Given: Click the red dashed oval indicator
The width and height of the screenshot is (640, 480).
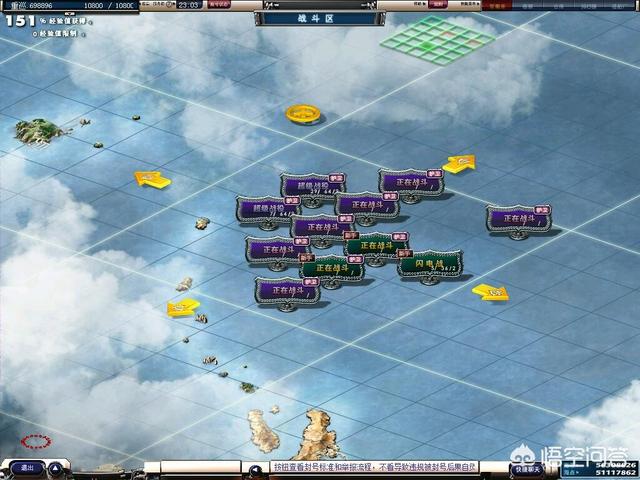Looking at the screenshot, I should [37, 441].
